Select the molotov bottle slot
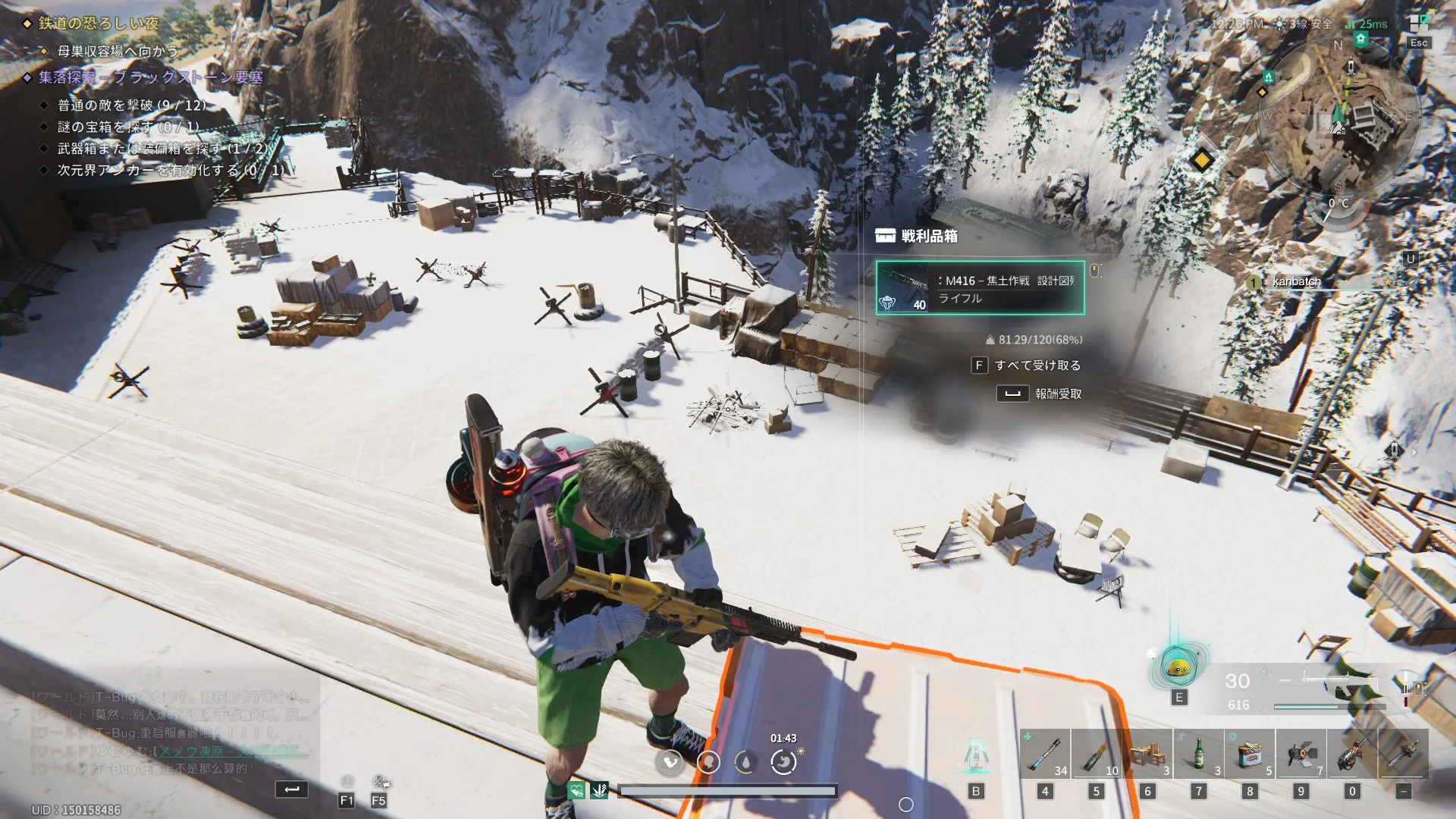Screen dimensions: 1456x819 click(1096, 754)
